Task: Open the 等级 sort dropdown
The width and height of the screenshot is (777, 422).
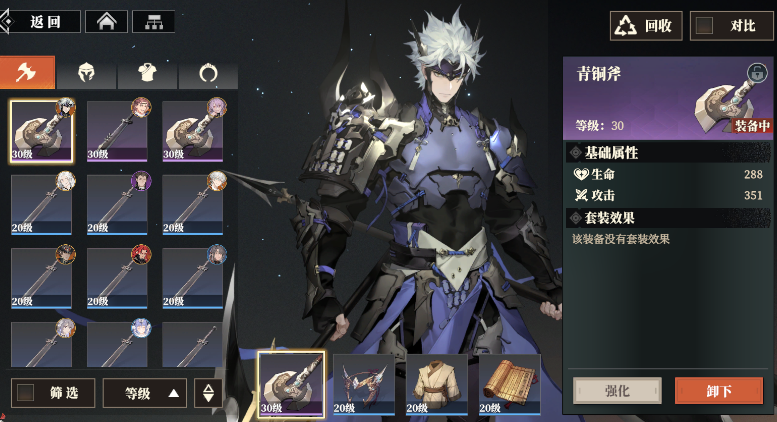Action: coord(144,393)
